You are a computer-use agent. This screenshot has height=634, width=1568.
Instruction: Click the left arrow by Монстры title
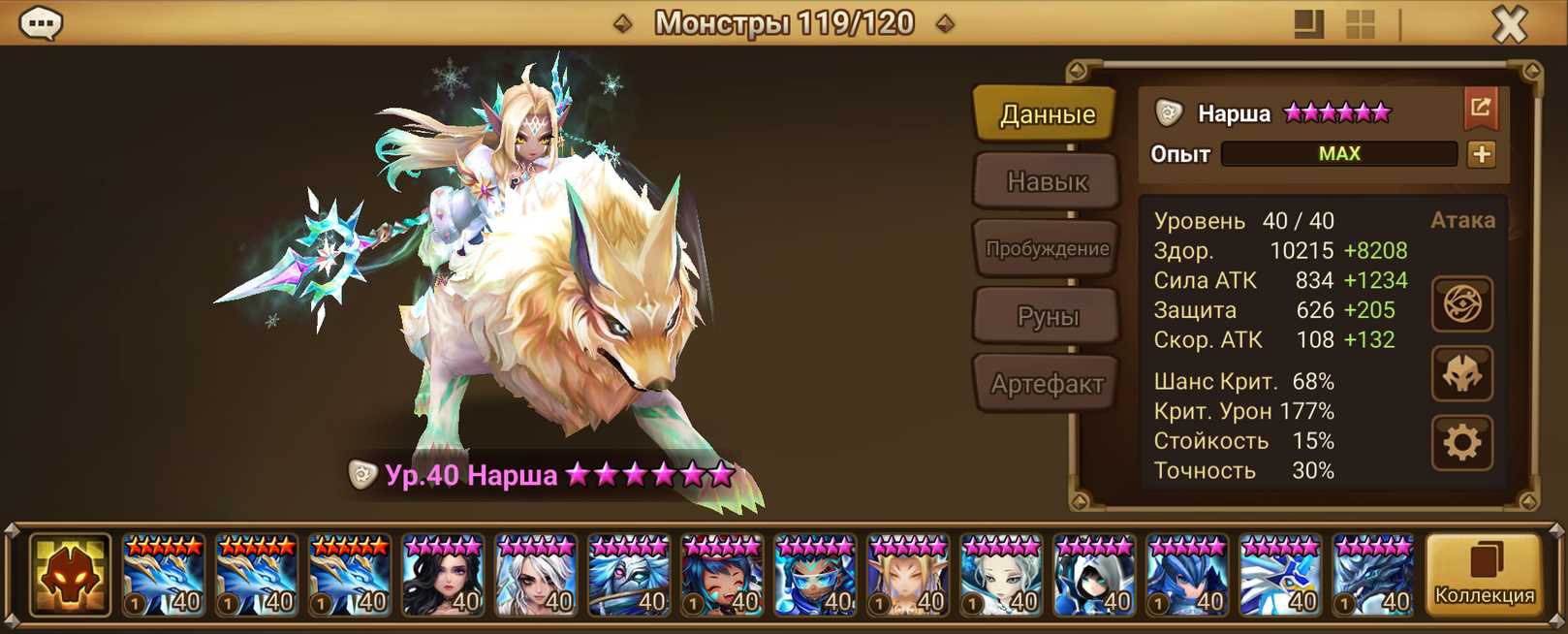pos(623,23)
